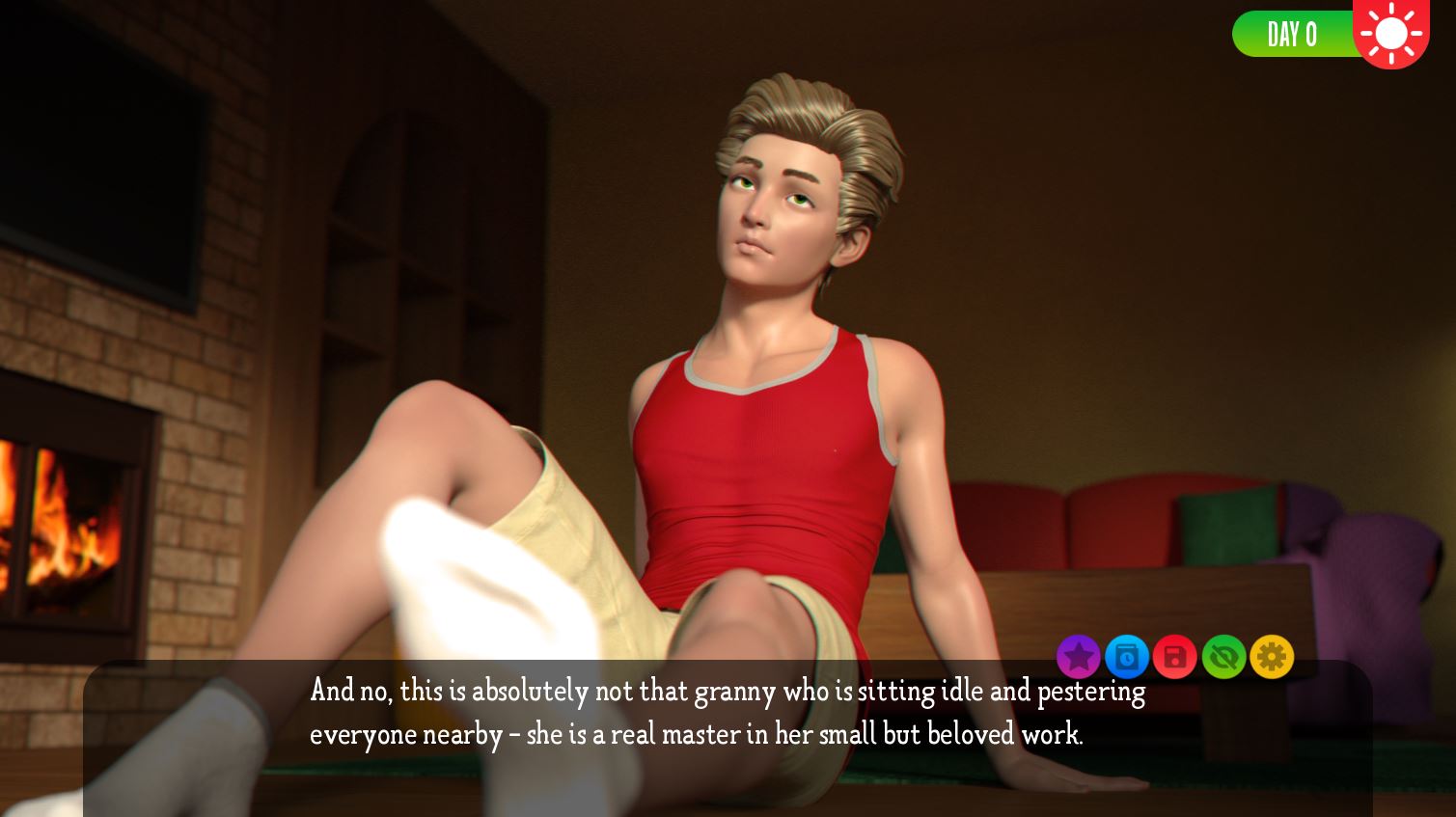Open the gallery with the purple star icon
The width and height of the screenshot is (1456, 817).
tap(1079, 657)
